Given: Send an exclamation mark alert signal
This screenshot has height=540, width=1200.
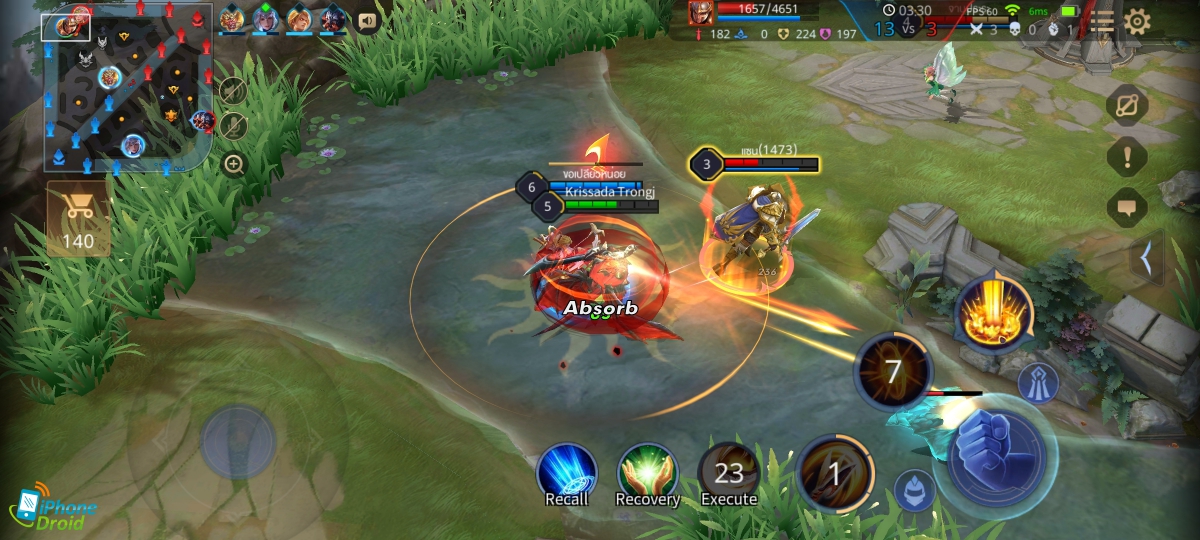Looking at the screenshot, I should (x=1127, y=156).
